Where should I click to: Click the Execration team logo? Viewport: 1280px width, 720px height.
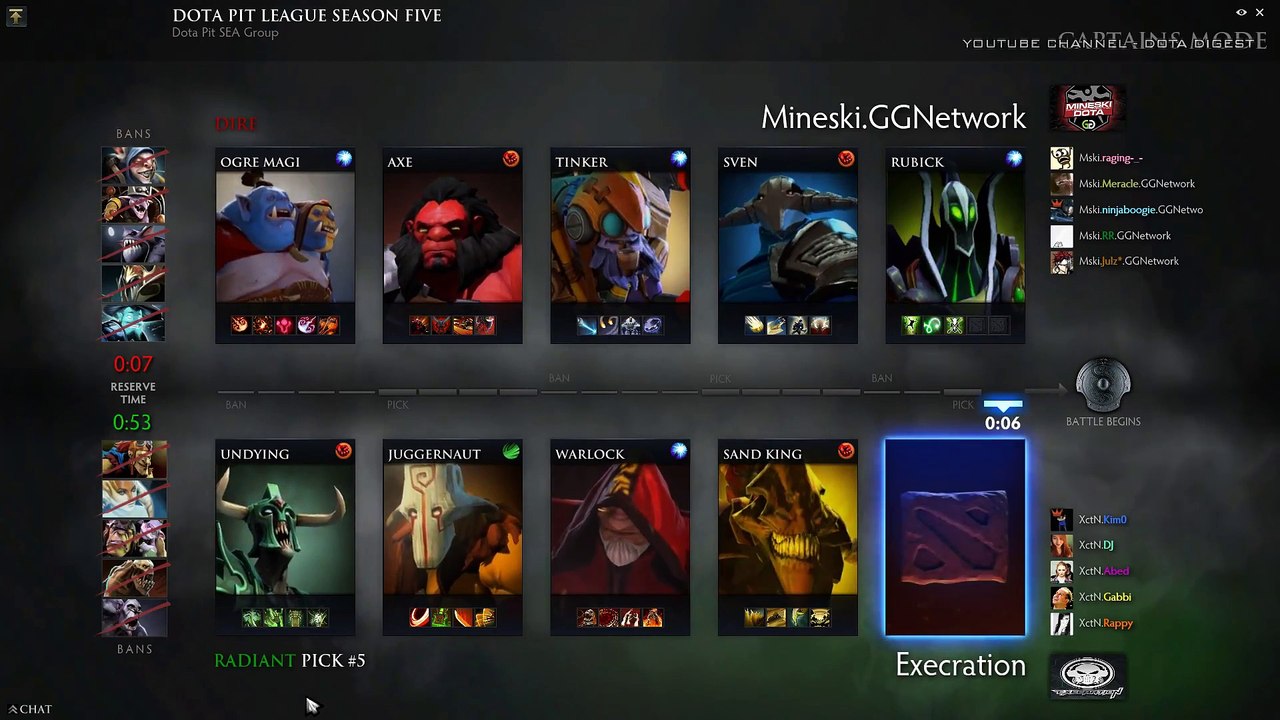[1088, 677]
